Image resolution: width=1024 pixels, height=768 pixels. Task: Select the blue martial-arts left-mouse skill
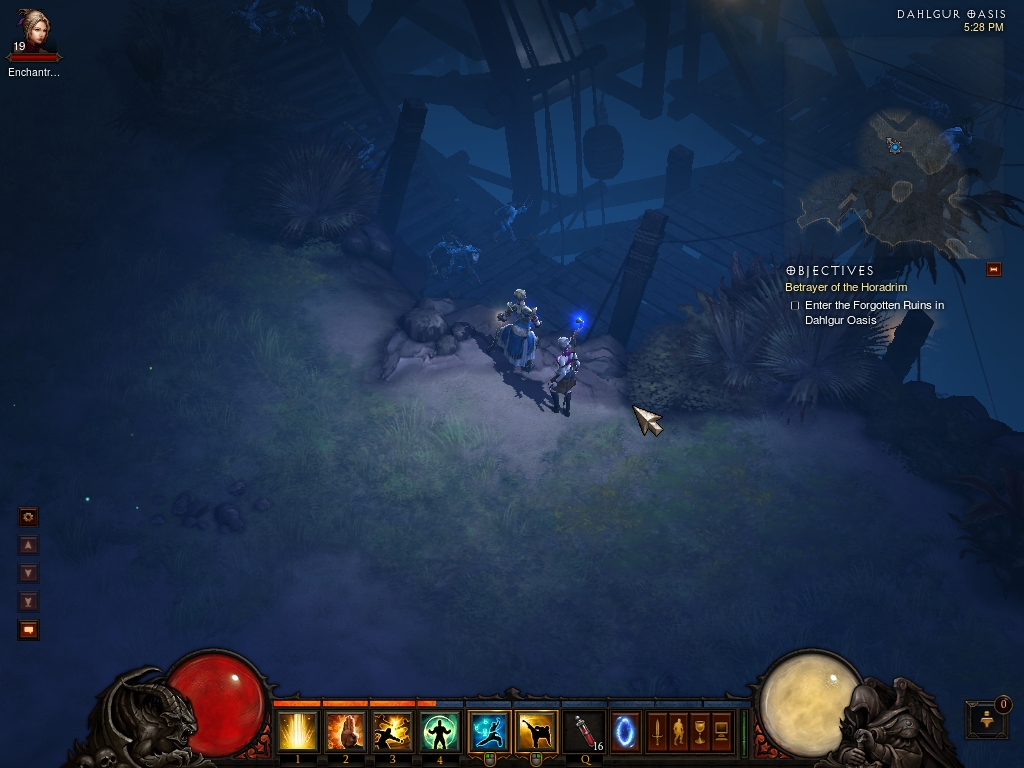489,732
